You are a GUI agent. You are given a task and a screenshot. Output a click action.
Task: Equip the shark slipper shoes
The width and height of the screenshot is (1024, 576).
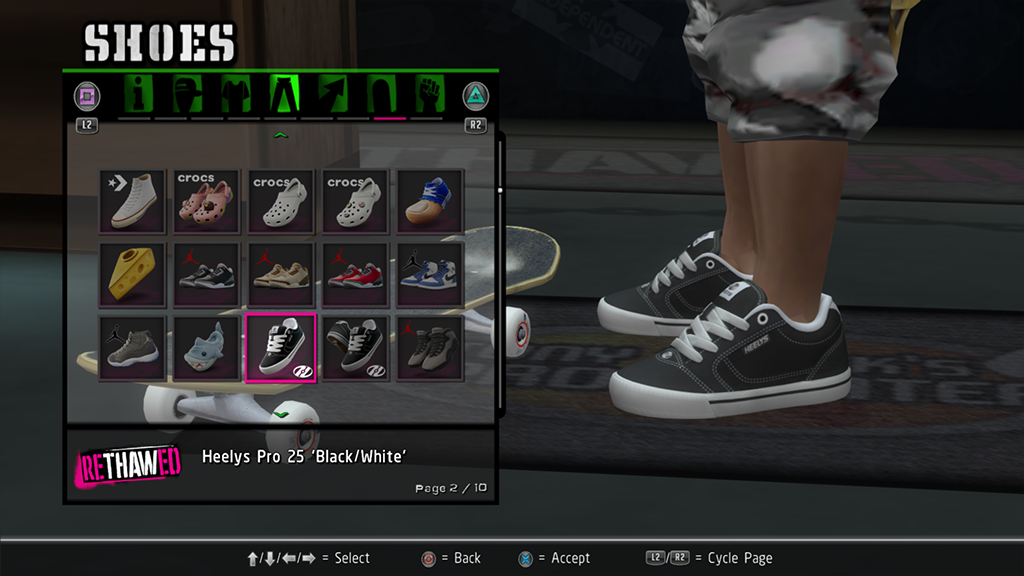(x=207, y=347)
